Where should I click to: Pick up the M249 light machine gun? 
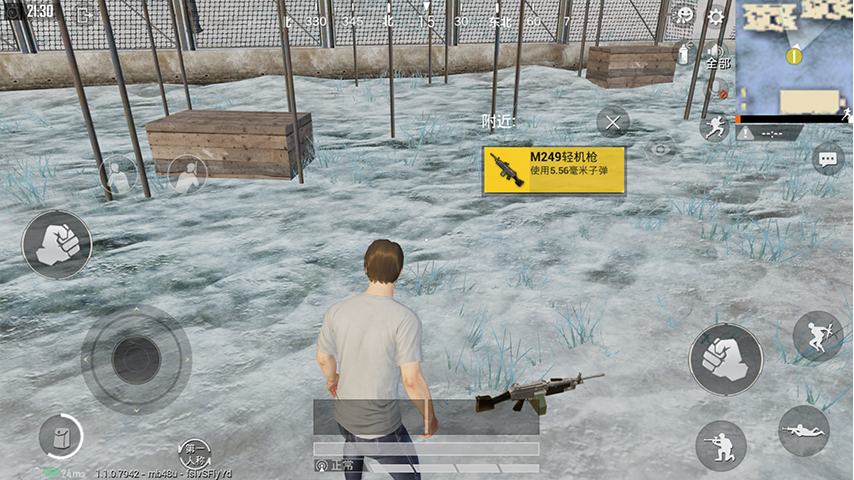pos(554,170)
